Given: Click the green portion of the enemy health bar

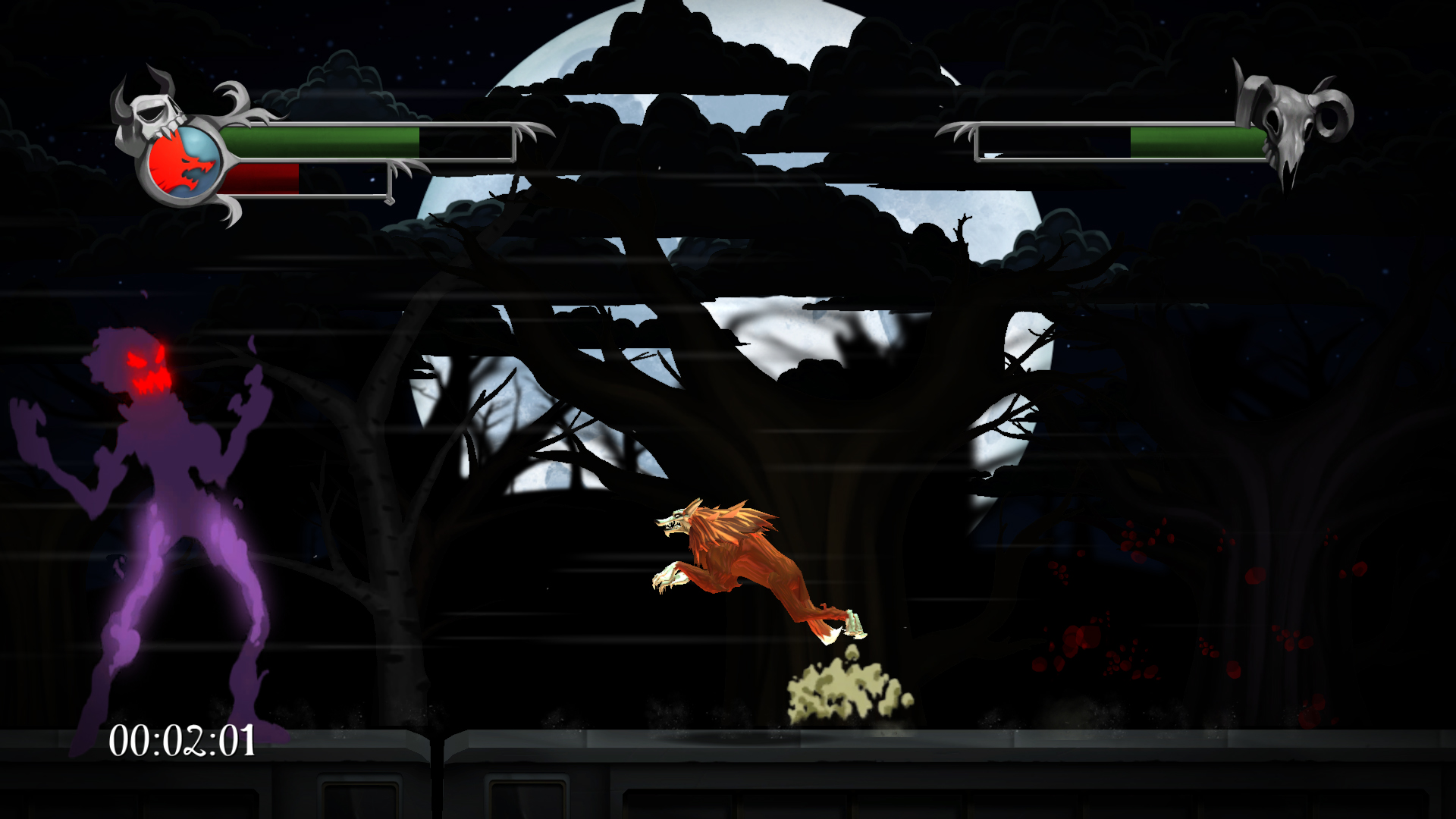Looking at the screenshot, I should pyautogui.click(x=1198, y=140).
